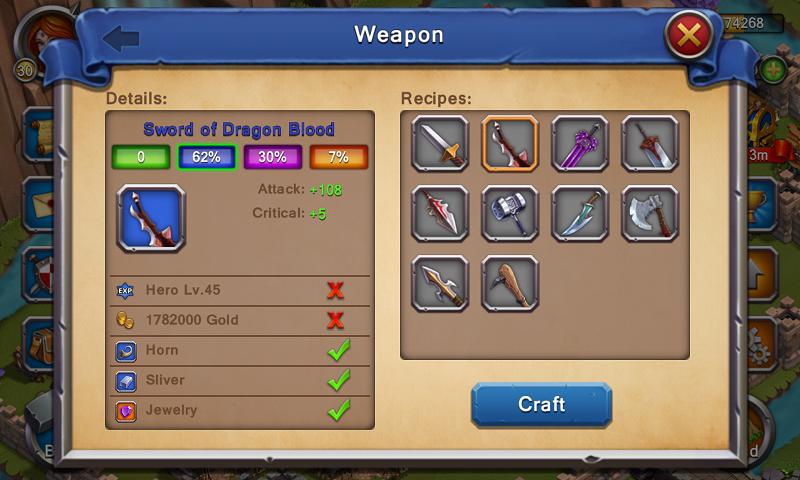Select the red jagged blade recipe
Screen dimensions: 800x480
[440, 213]
